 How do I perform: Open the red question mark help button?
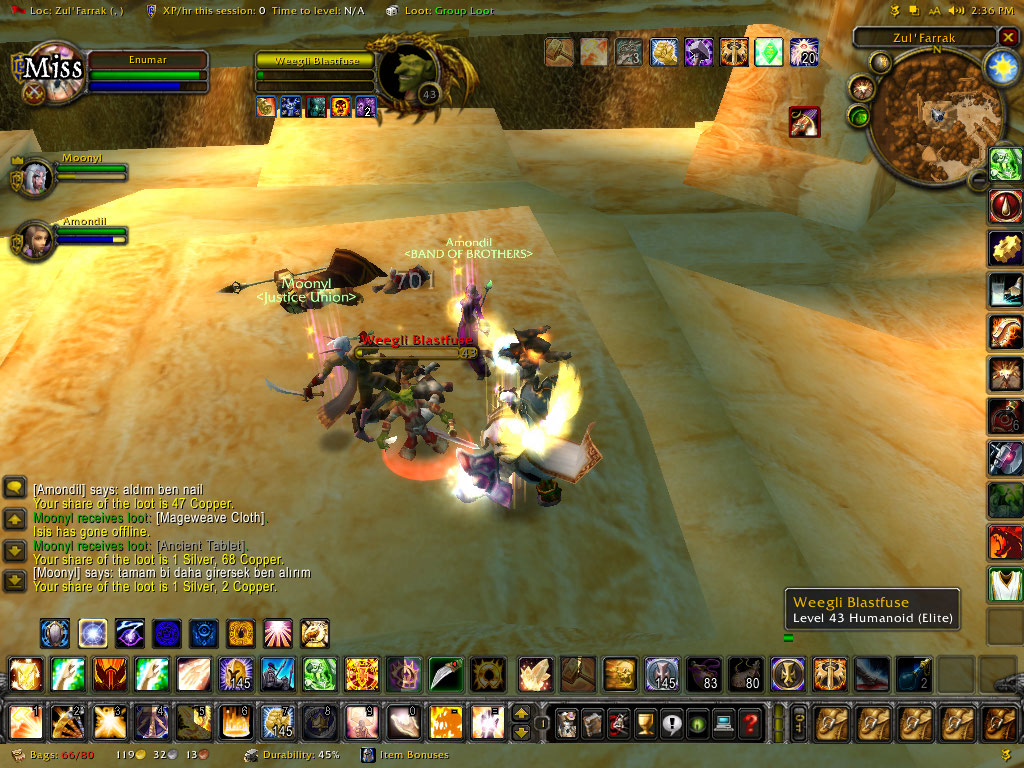pos(749,722)
